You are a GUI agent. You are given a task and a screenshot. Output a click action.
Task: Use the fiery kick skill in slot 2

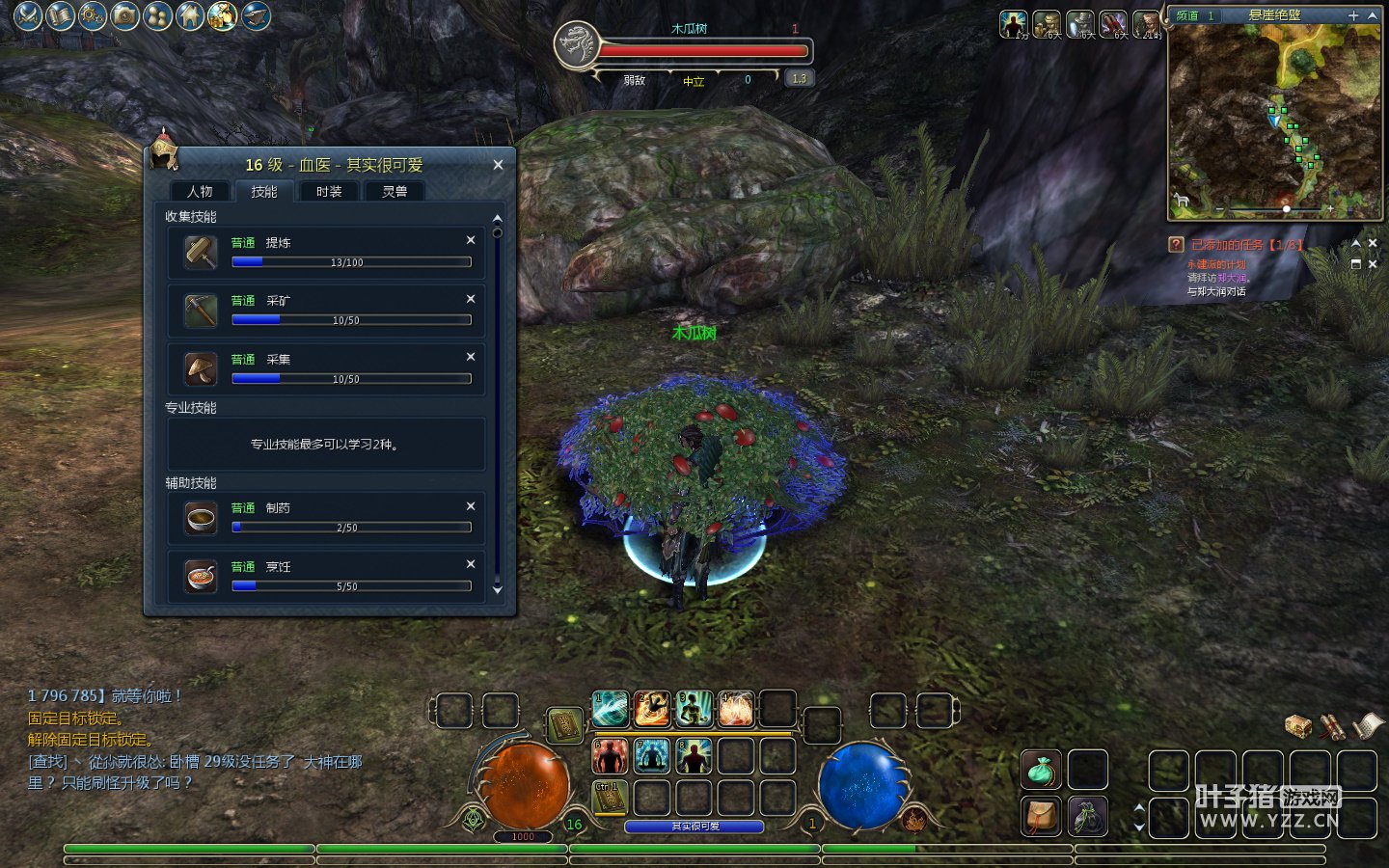652,709
